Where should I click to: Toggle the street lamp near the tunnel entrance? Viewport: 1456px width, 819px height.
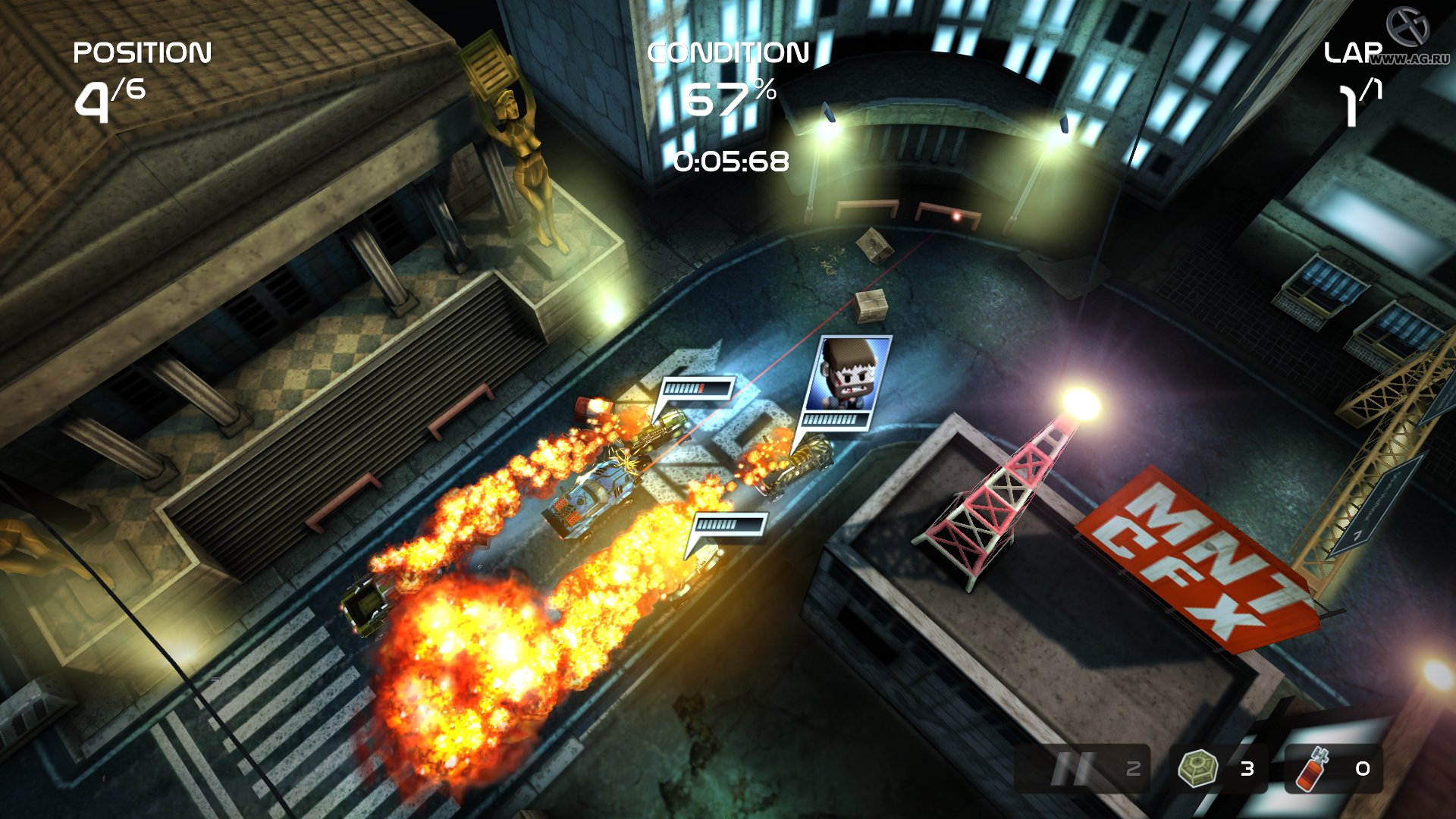pyautogui.click(x=827, y=121)
